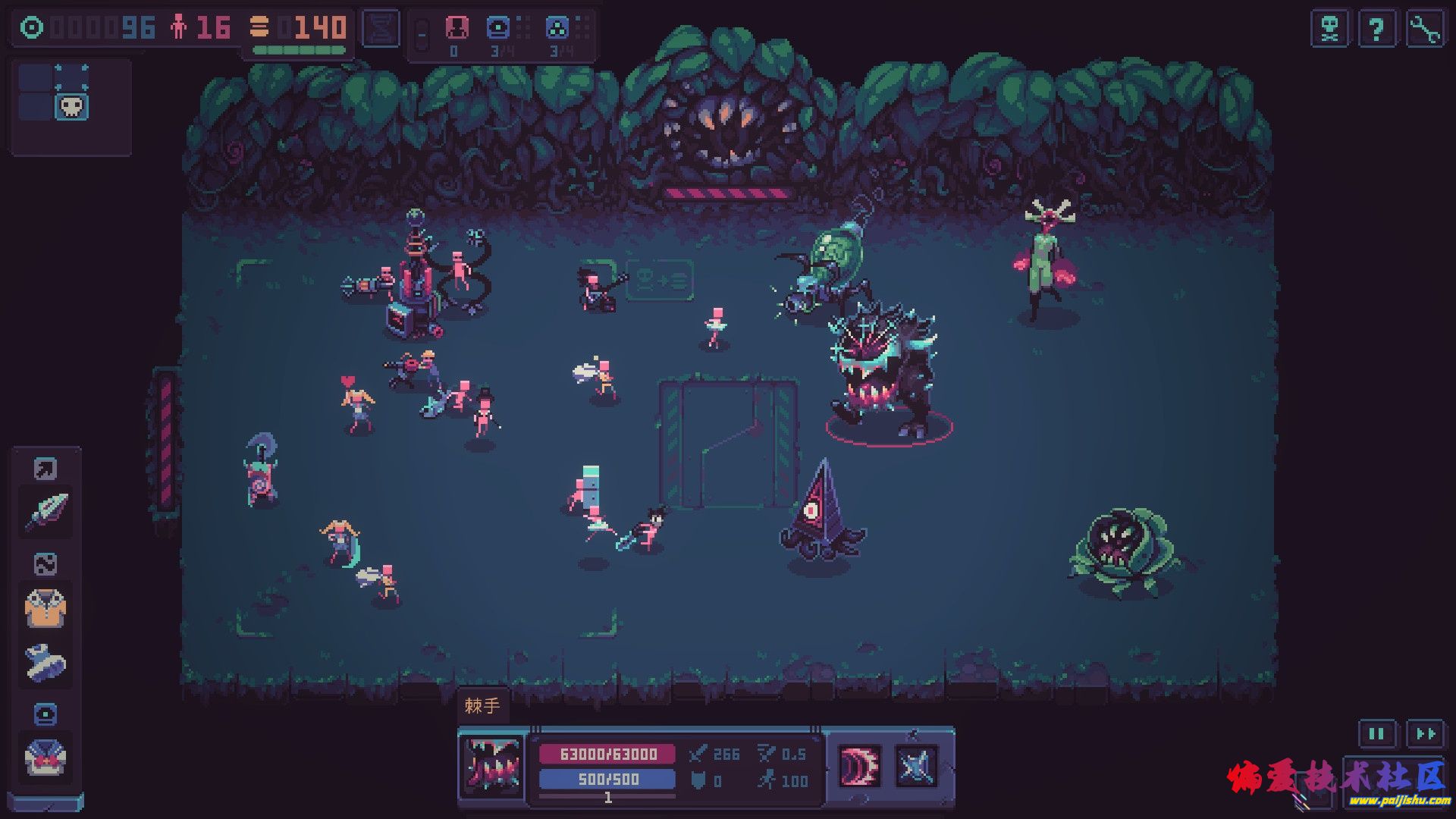This screenshot has width=1456, height=819.
Task: Activate the crossed blades ability
Action: (915, 766)
